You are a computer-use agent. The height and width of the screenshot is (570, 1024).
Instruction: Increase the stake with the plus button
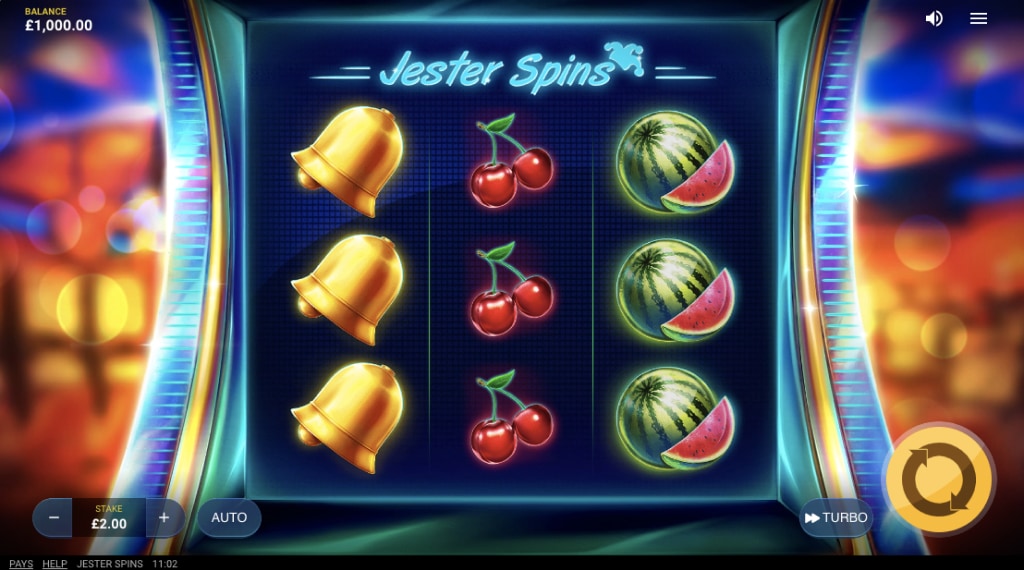[x=164, y=518]
